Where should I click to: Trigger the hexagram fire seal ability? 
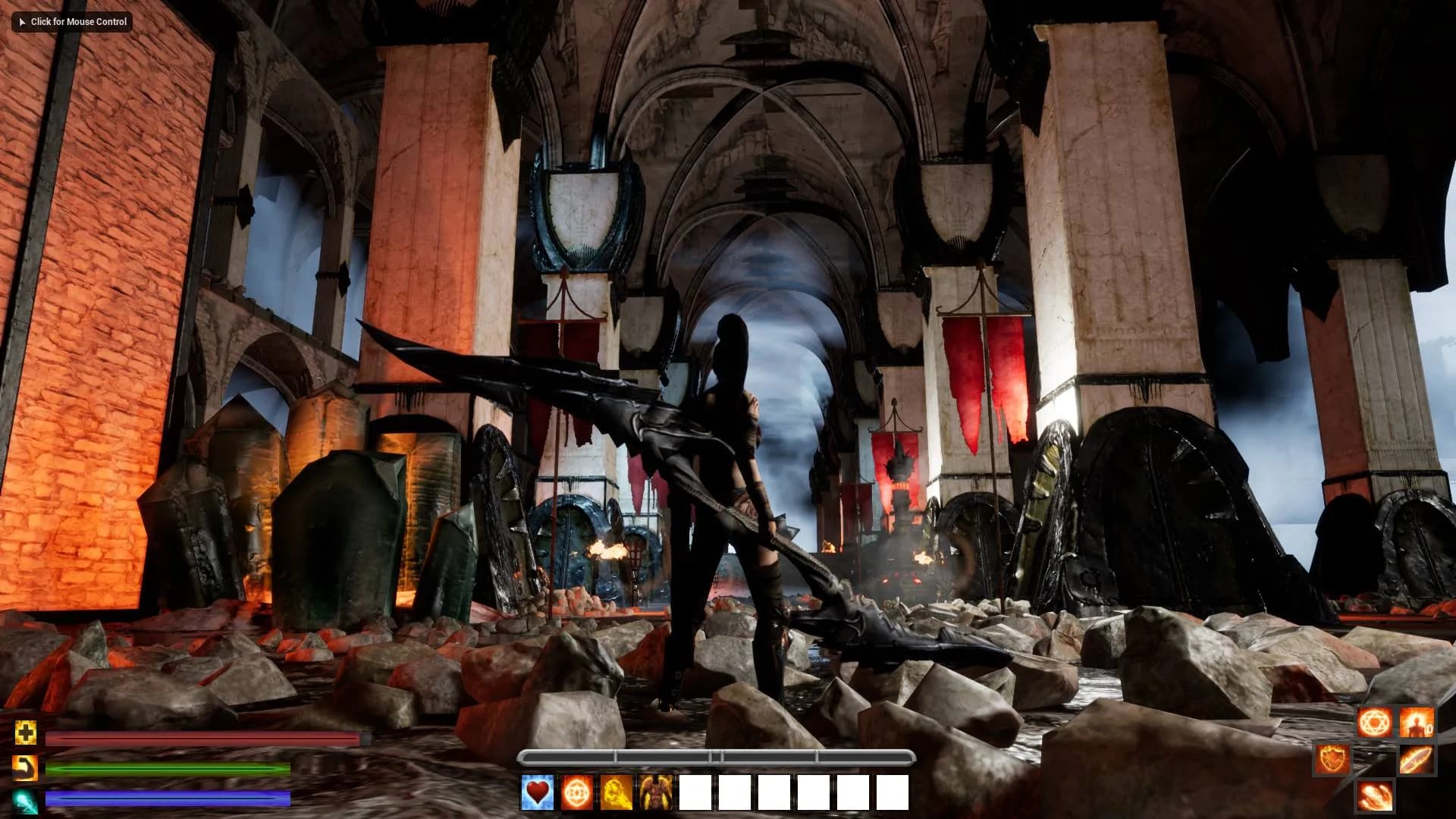pyautogui.click(x=1375, y=722)
